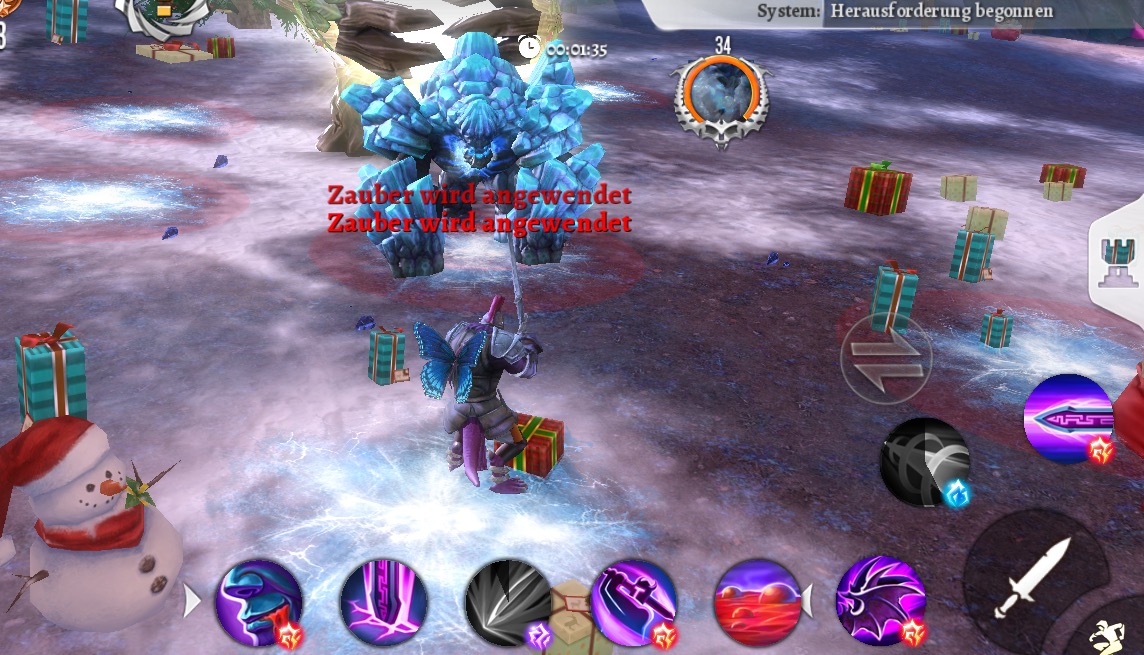Open the side tab with tower icon

1118,262
